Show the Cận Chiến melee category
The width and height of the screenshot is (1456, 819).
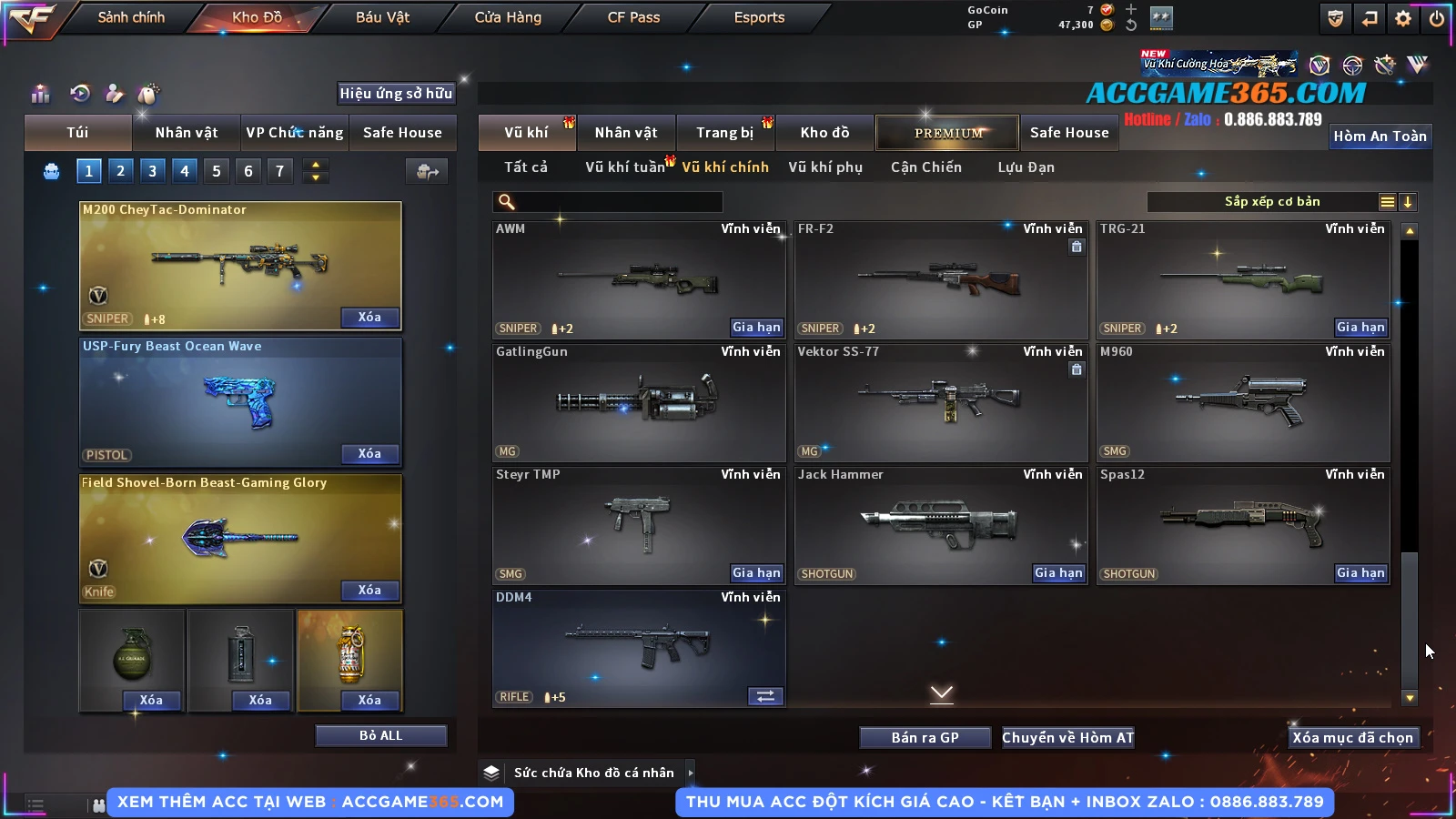[925, 167]
